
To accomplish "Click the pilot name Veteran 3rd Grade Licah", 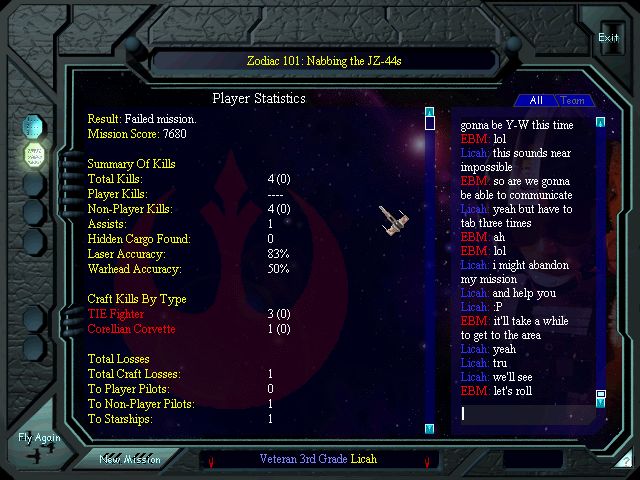I will coord(318,459).
